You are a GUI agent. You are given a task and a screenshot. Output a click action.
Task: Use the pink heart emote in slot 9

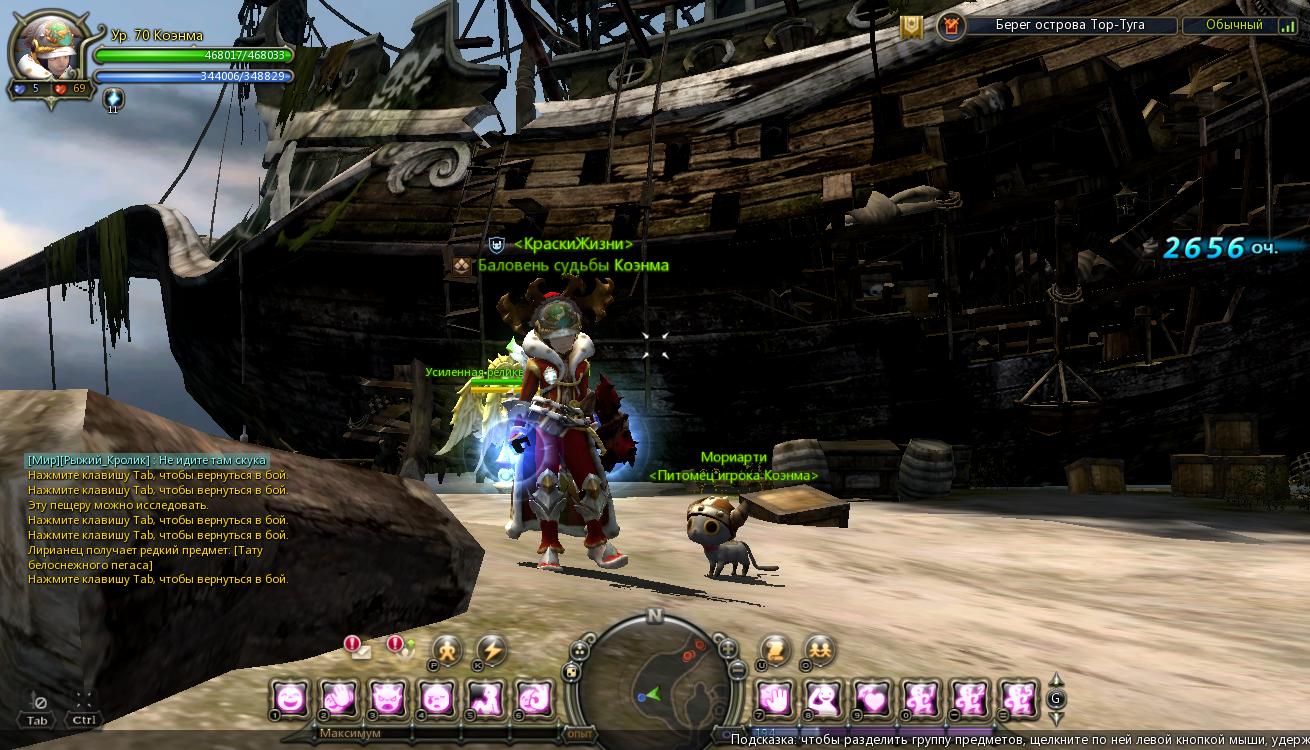pos(870,697)
